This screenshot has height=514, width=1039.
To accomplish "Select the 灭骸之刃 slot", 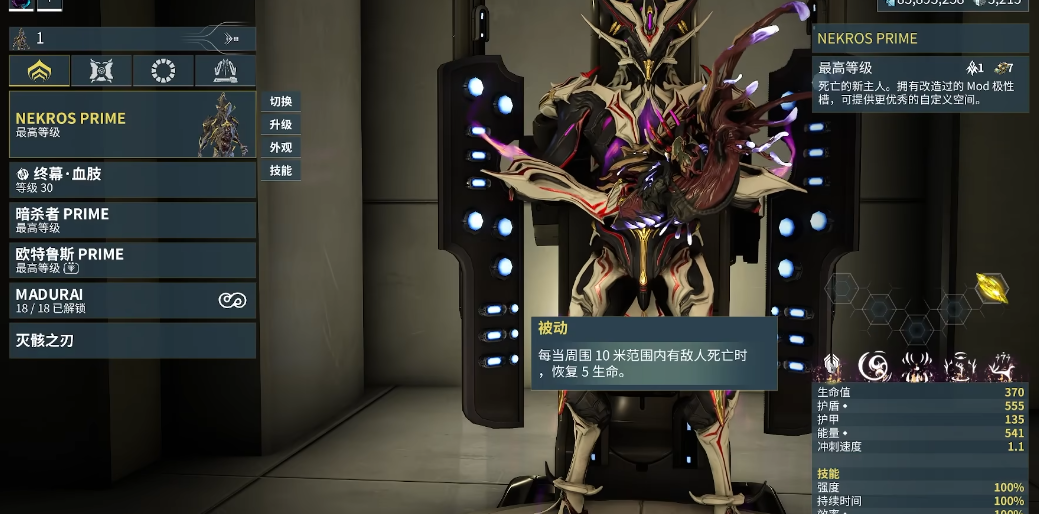I will pos(132,341).
